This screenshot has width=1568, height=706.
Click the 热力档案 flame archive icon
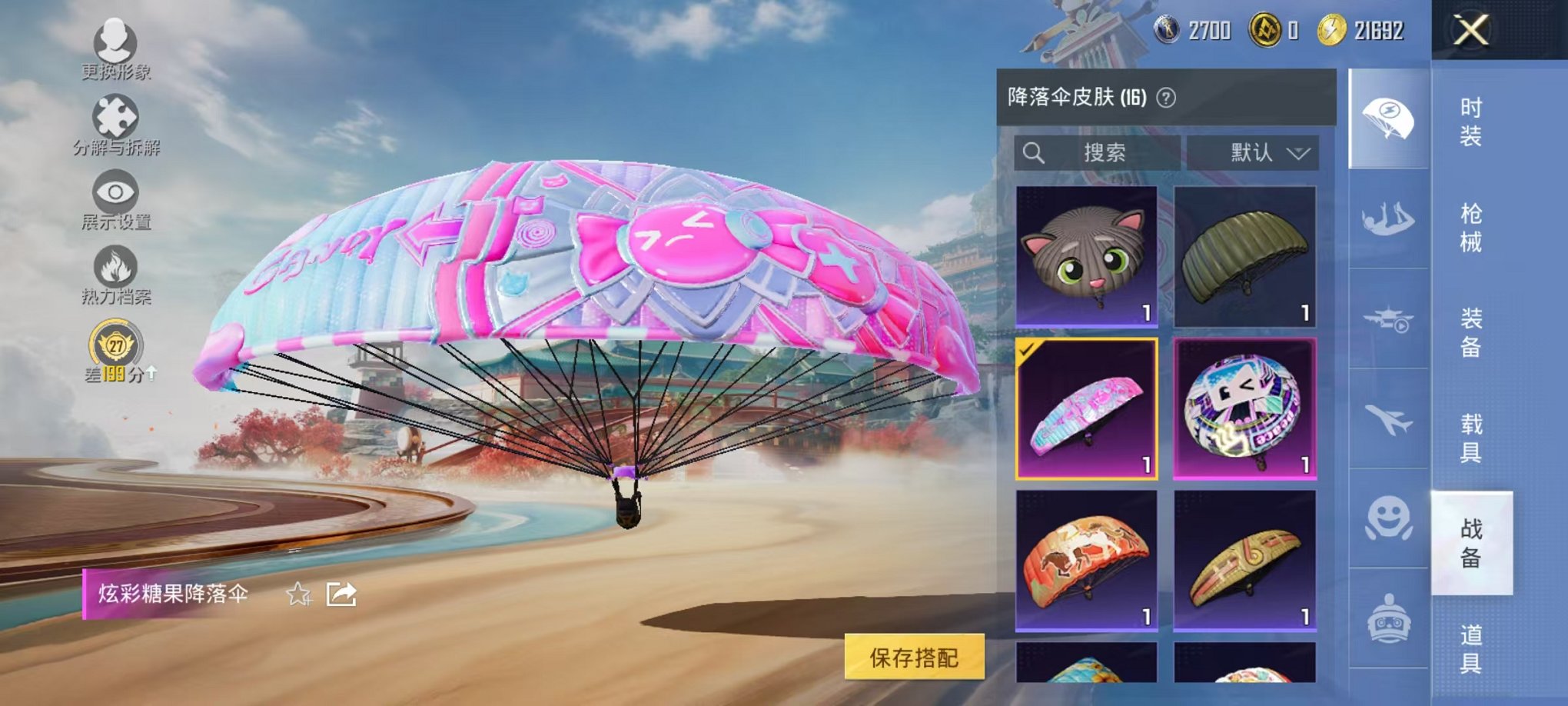tap(114, 265)
